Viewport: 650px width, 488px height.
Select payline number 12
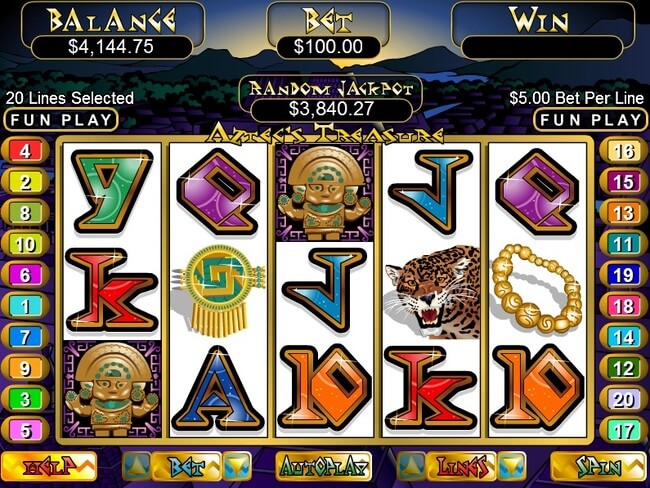coord(623,369)
